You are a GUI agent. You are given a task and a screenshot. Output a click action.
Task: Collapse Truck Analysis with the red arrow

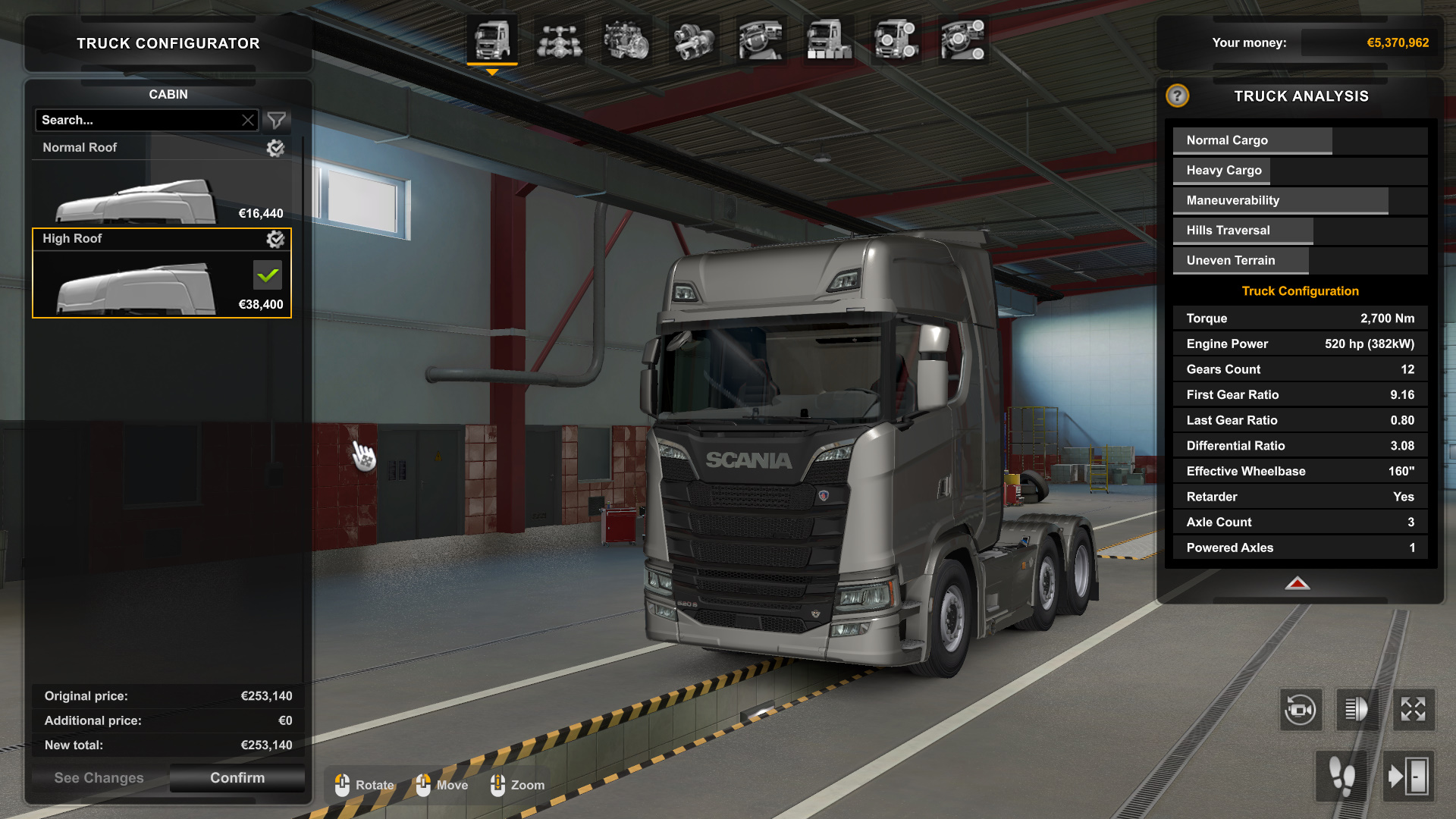tap(1298, 583)
